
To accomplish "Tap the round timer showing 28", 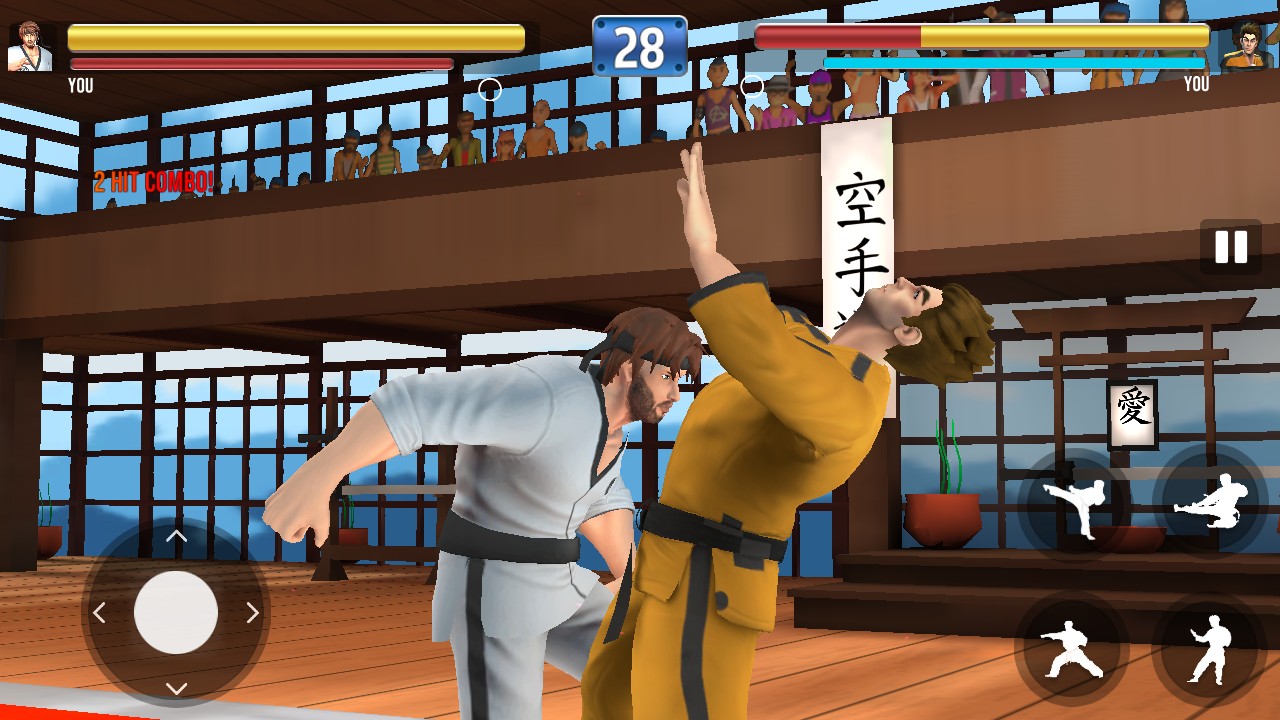I will [640, 44].
